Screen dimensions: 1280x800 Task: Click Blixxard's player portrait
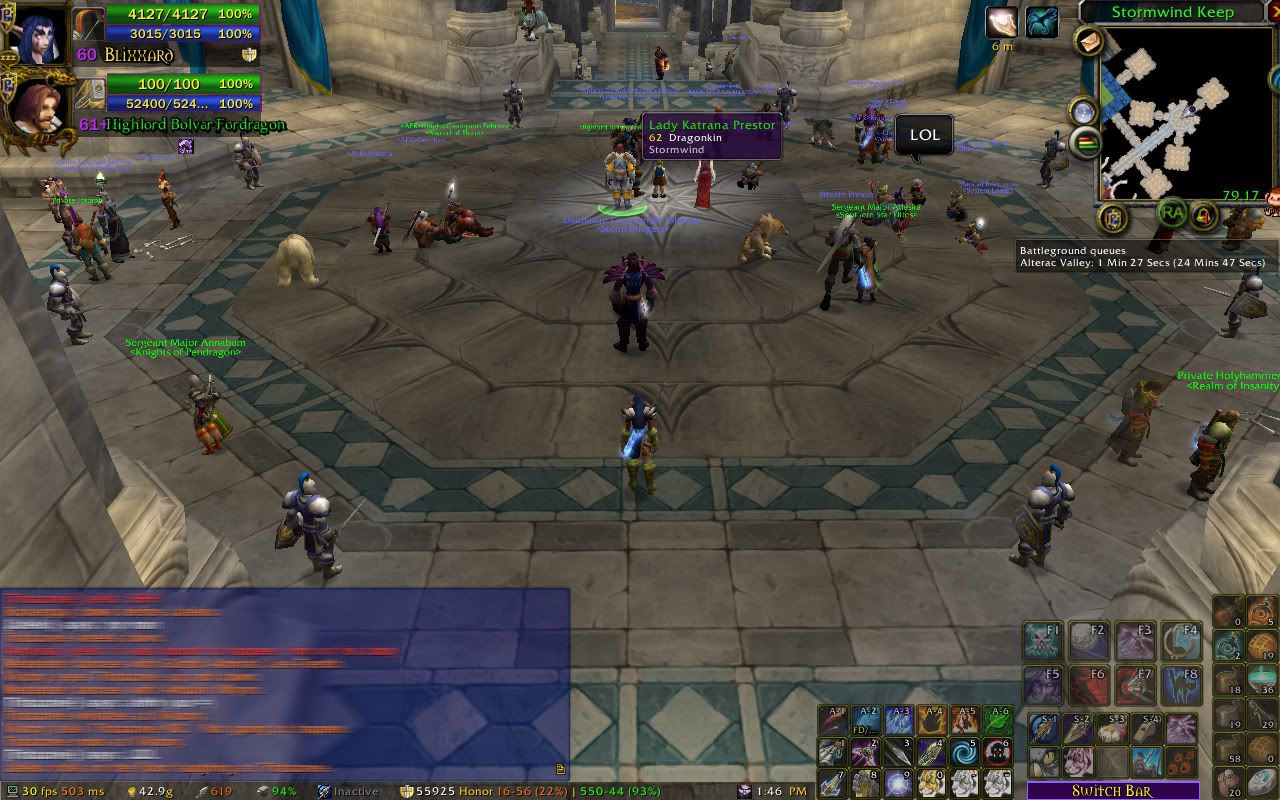point(38,36)
